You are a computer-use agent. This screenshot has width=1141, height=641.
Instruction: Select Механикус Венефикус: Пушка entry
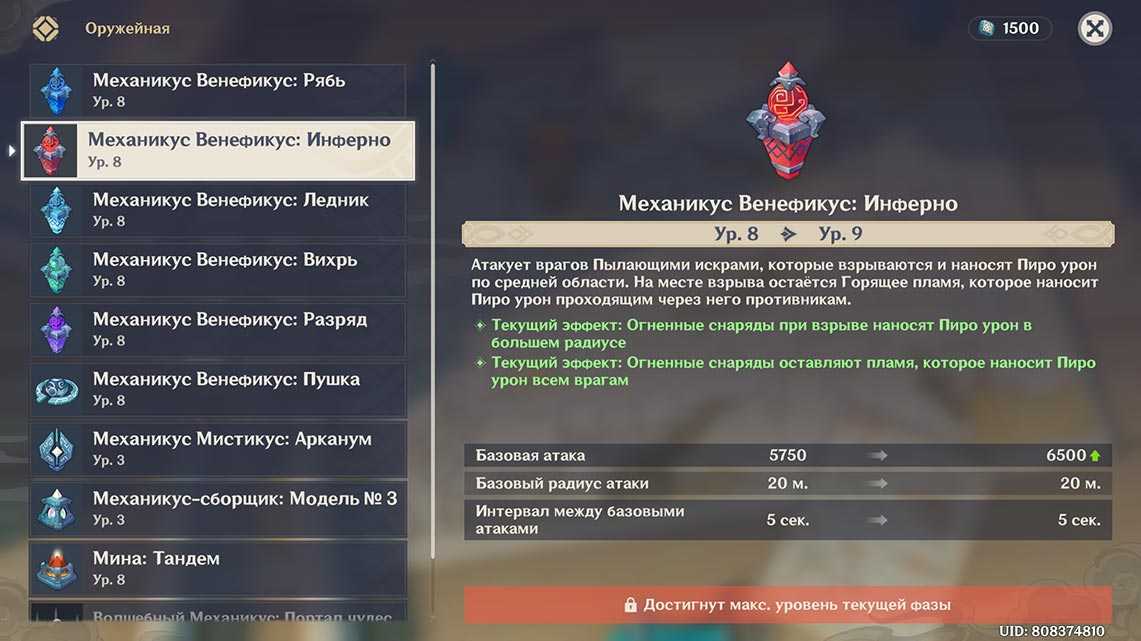pos(218,389)
